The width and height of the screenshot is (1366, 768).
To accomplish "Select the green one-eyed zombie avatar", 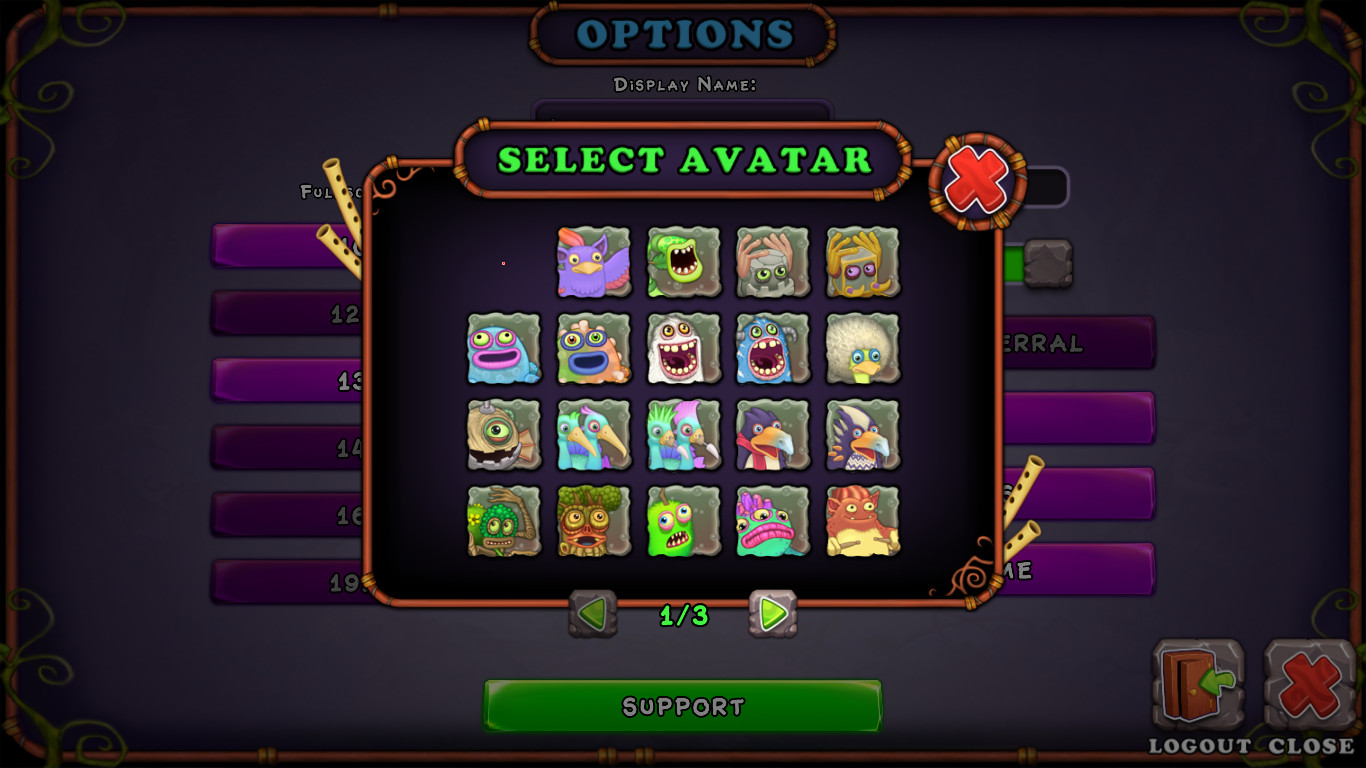I will pyautogui.click(x=683, y=522).
